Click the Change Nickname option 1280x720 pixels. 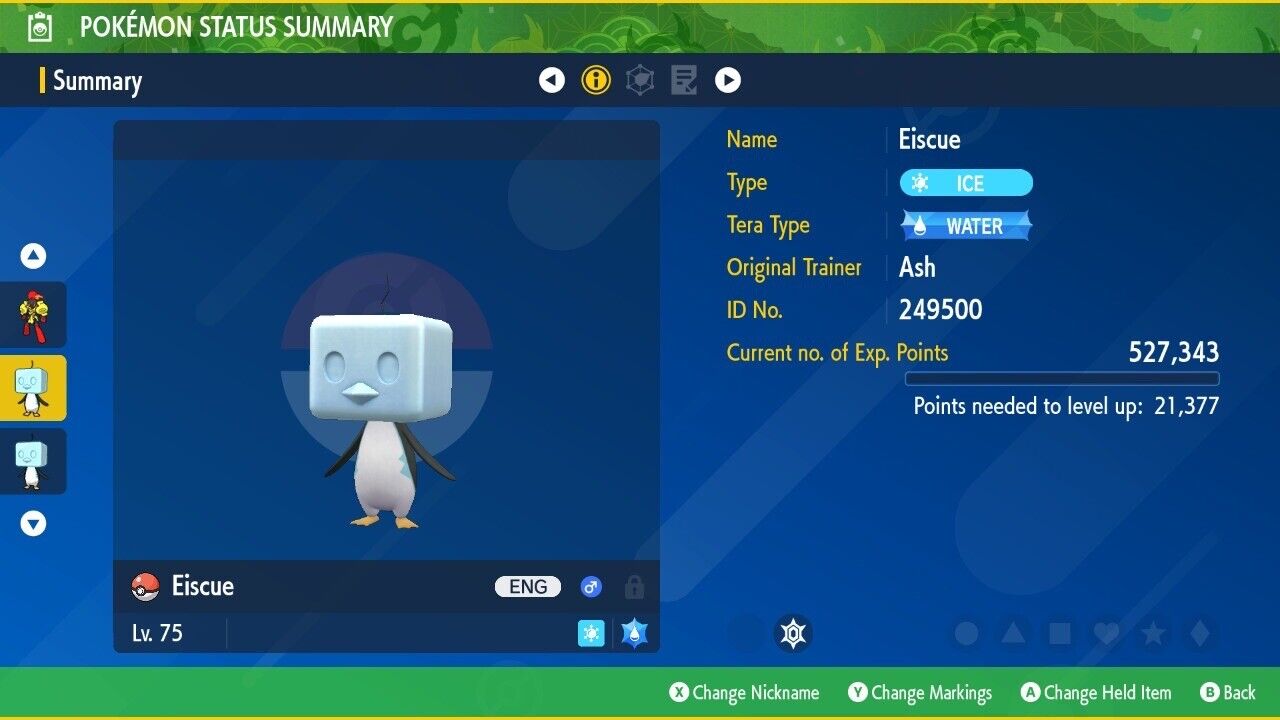[x=744, y=692]
